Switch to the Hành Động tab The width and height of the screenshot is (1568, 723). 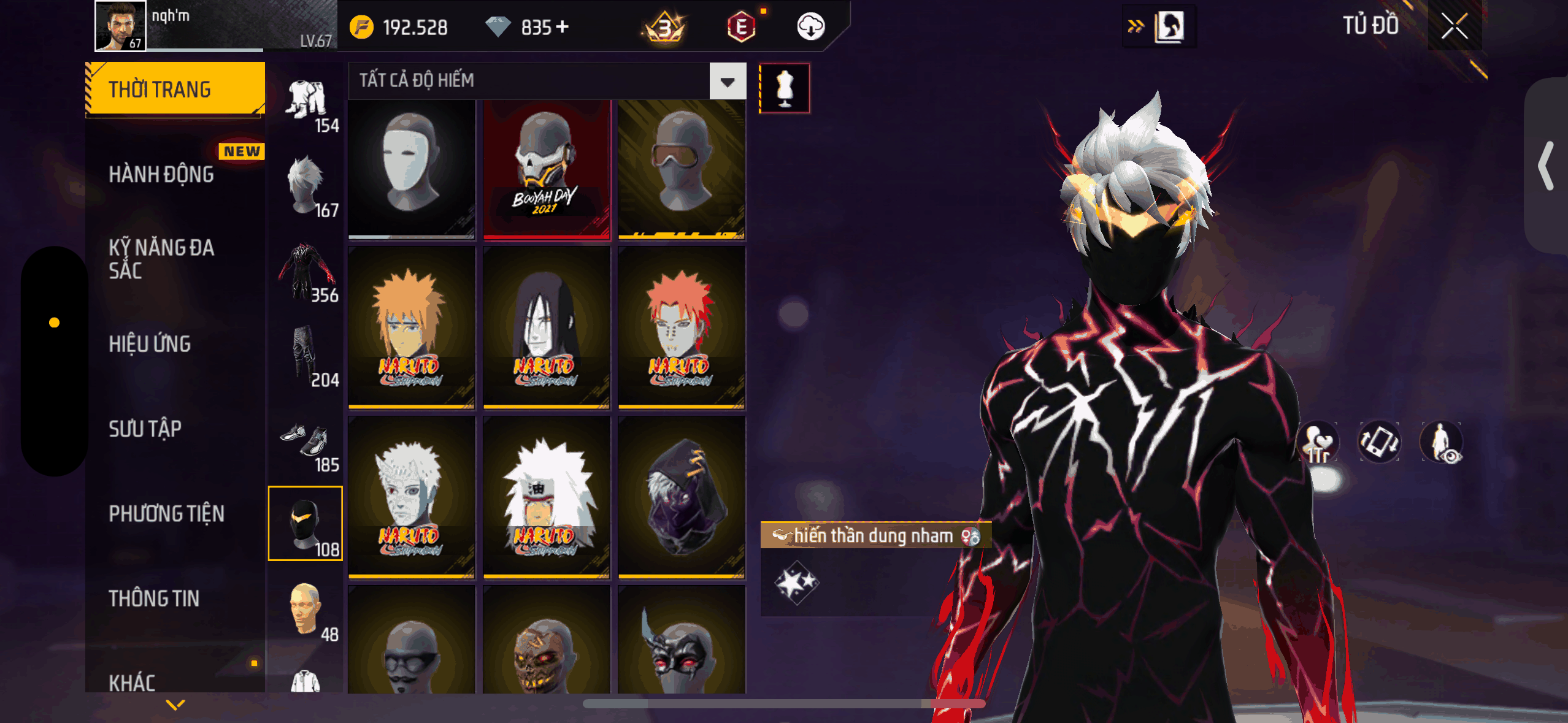161,174
